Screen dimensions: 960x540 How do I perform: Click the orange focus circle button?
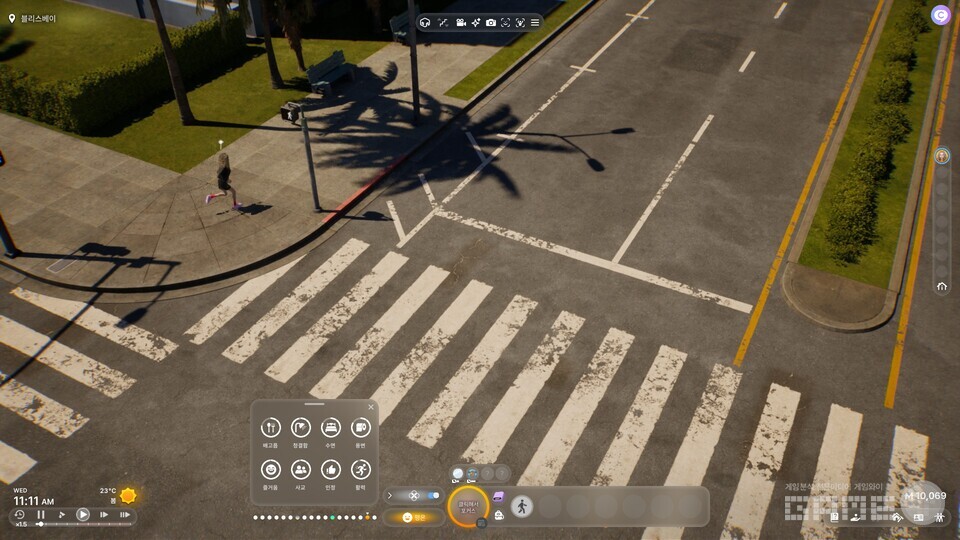(468, 506)
